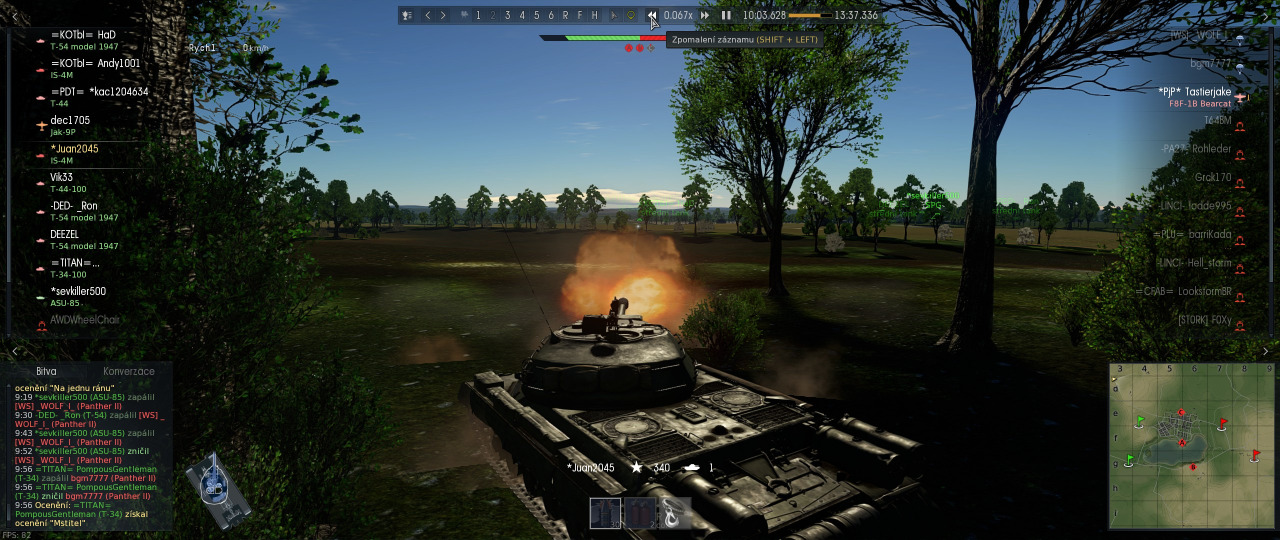The width and height of the screenshot is (1280, 540).
Task: Speed up replay with the fast-forward button
Action: (705, 15)
